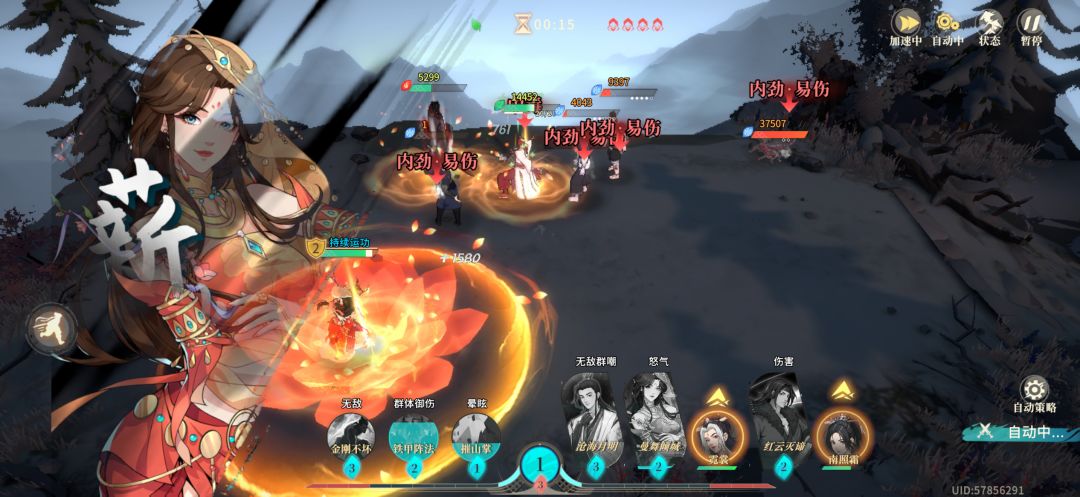The width and height of the screenshot is (1080, 497).
Task: Select the 红云灭绝 damage skill card
Action: pyautogui.click(x=782, y=413)
